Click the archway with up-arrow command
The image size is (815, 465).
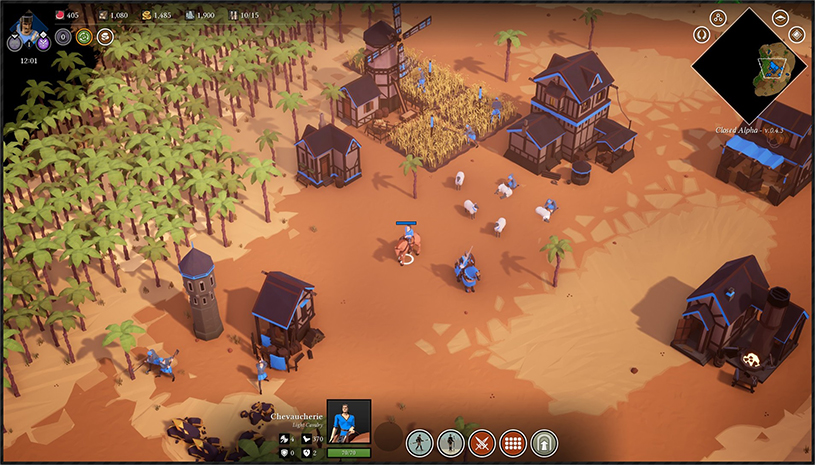point(544,441)
